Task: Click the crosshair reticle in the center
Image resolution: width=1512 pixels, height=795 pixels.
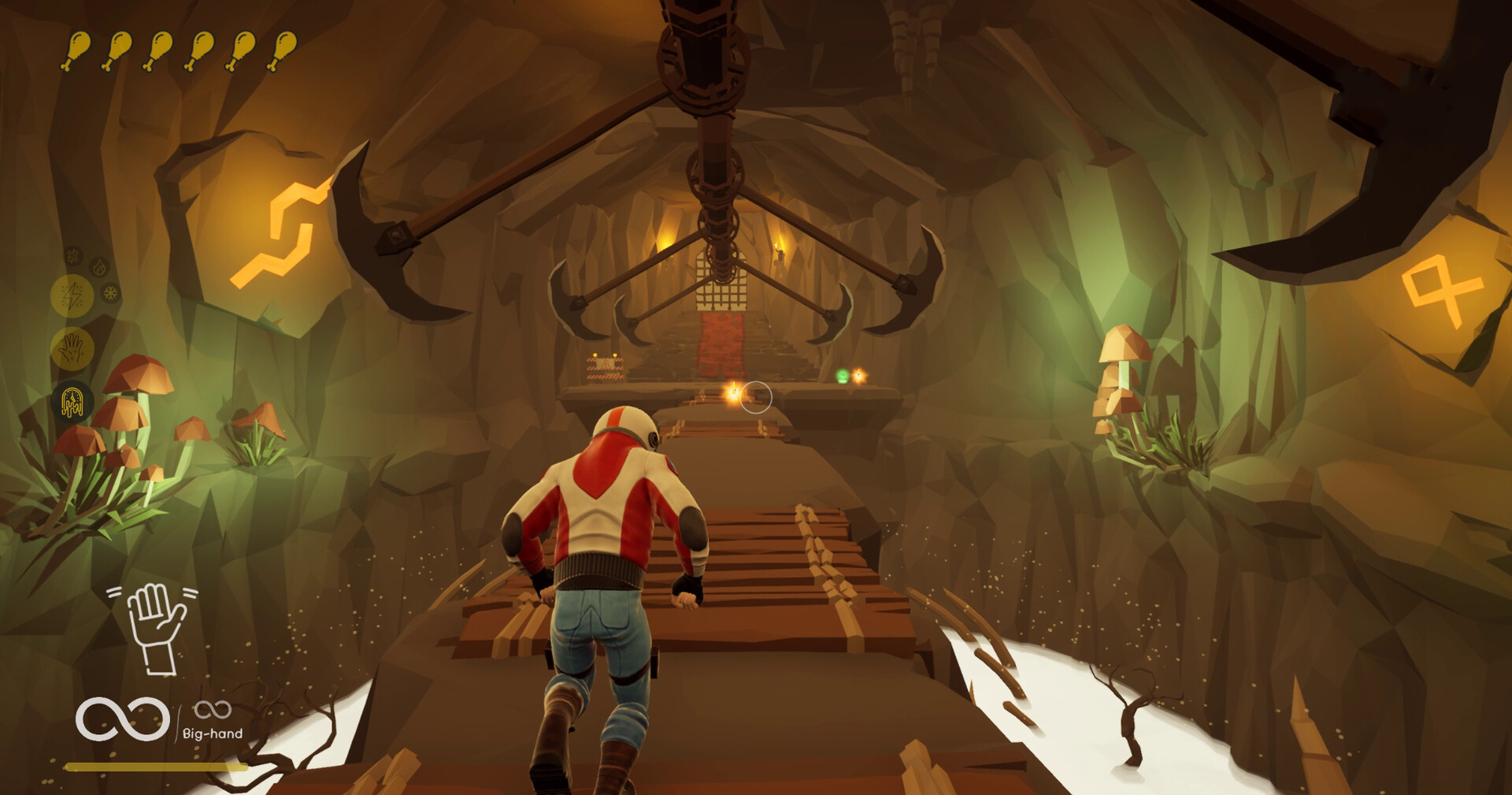Action: [757, 397]
